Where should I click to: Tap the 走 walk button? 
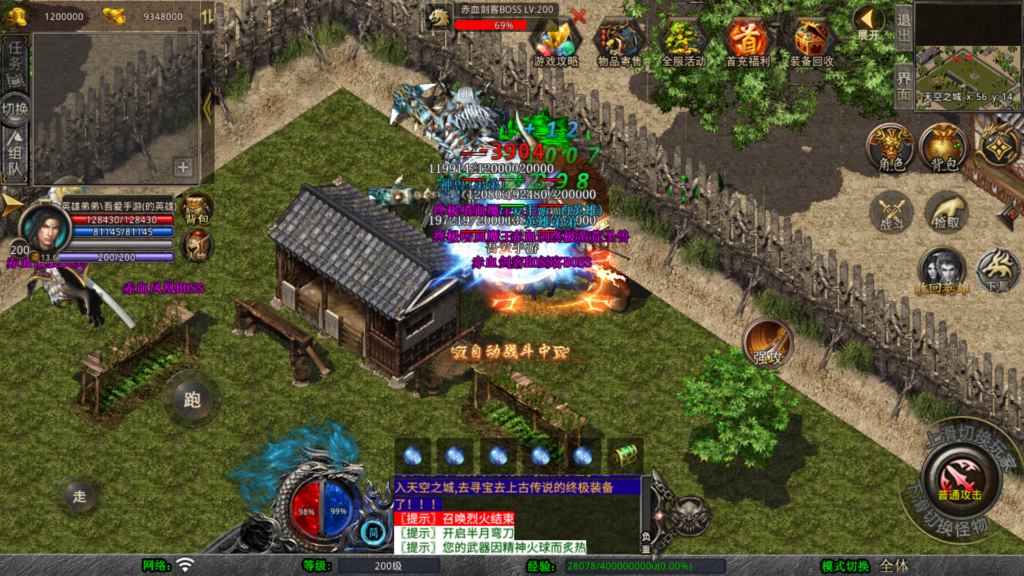tap(80, 494)
